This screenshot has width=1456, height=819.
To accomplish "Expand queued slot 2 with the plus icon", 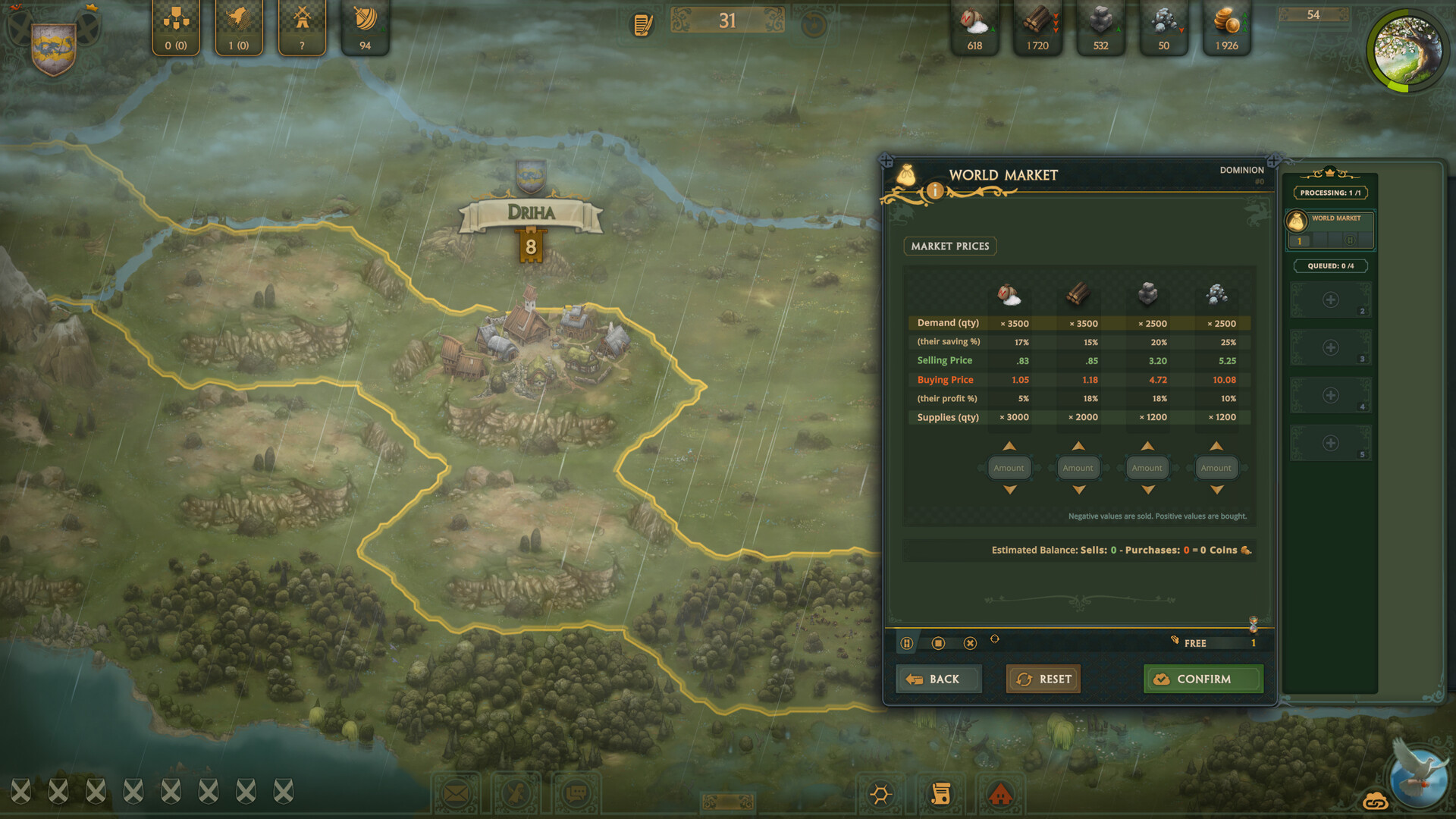I will [x=1329, y=300].
